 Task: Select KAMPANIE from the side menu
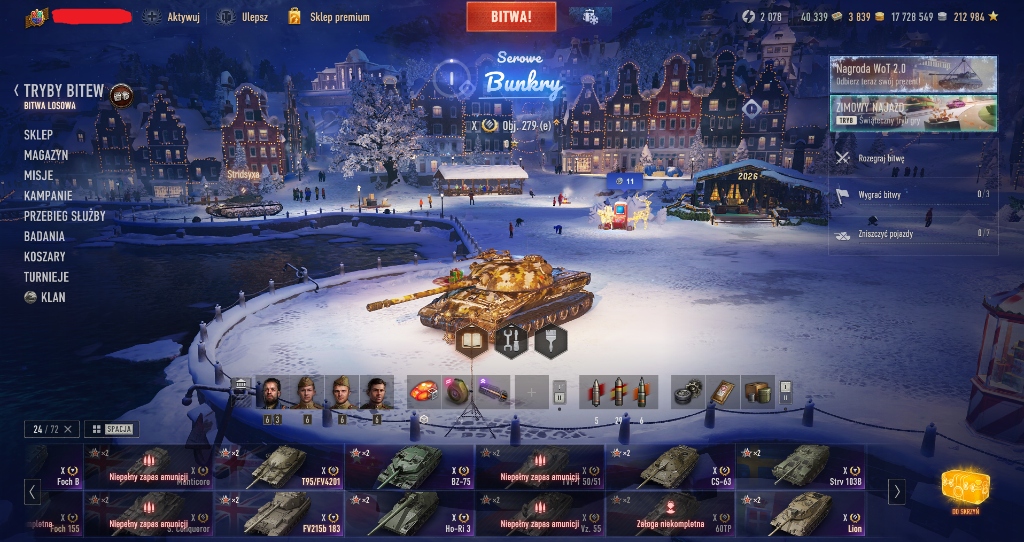pos(48,196)
